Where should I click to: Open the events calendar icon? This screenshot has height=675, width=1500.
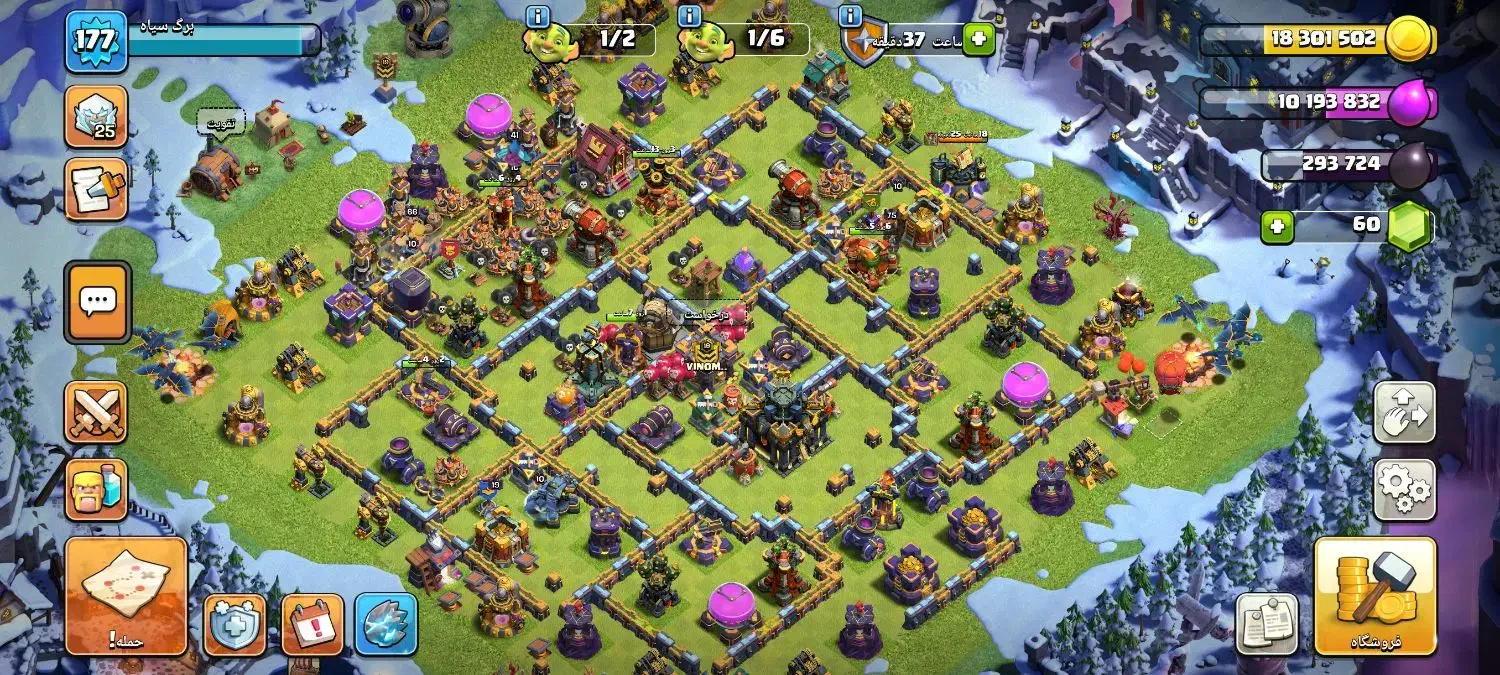tap(312, 625)
